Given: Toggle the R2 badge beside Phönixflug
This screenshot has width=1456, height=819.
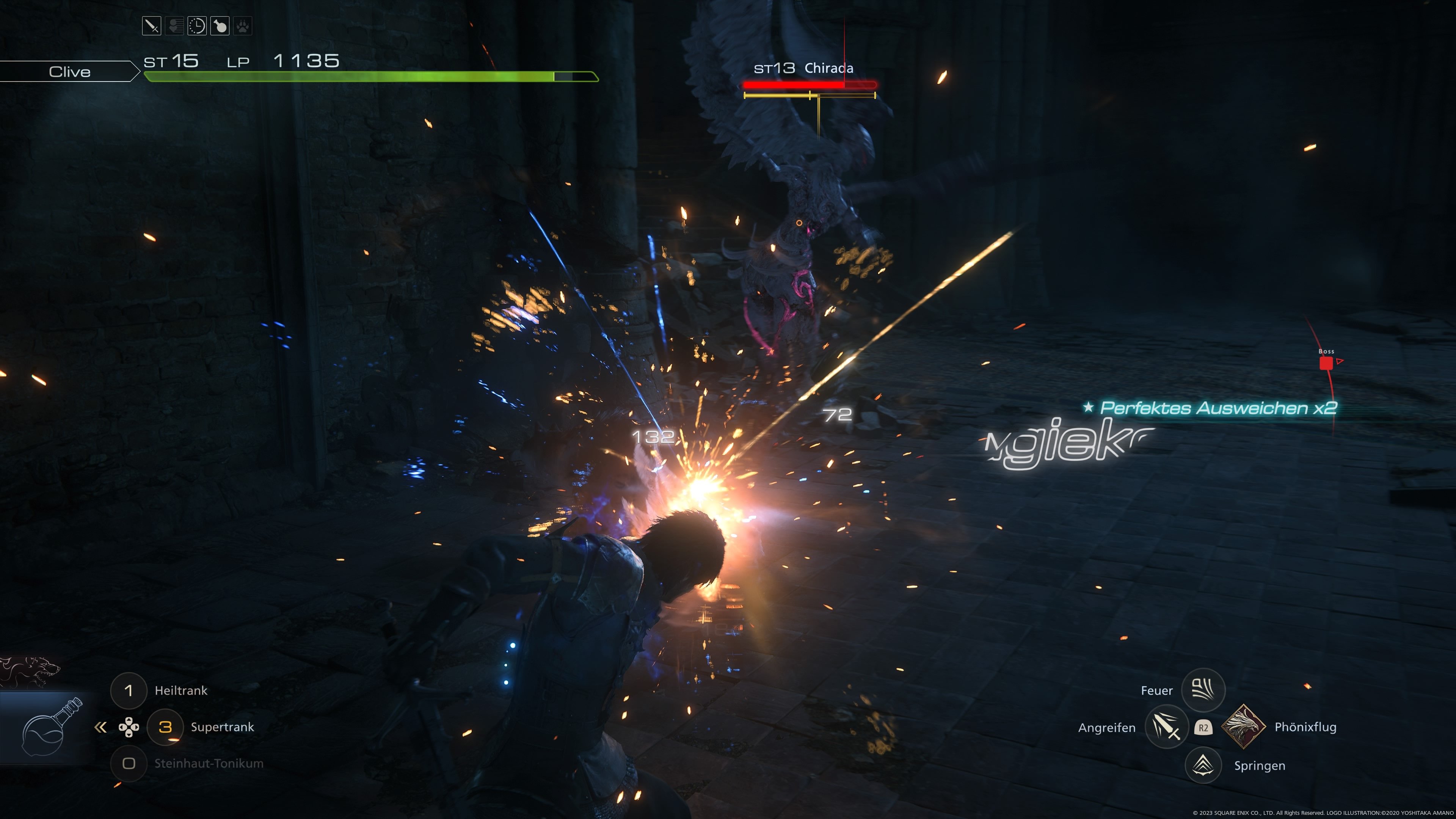Looking at the screenshot, I should tap(1203, 728).
